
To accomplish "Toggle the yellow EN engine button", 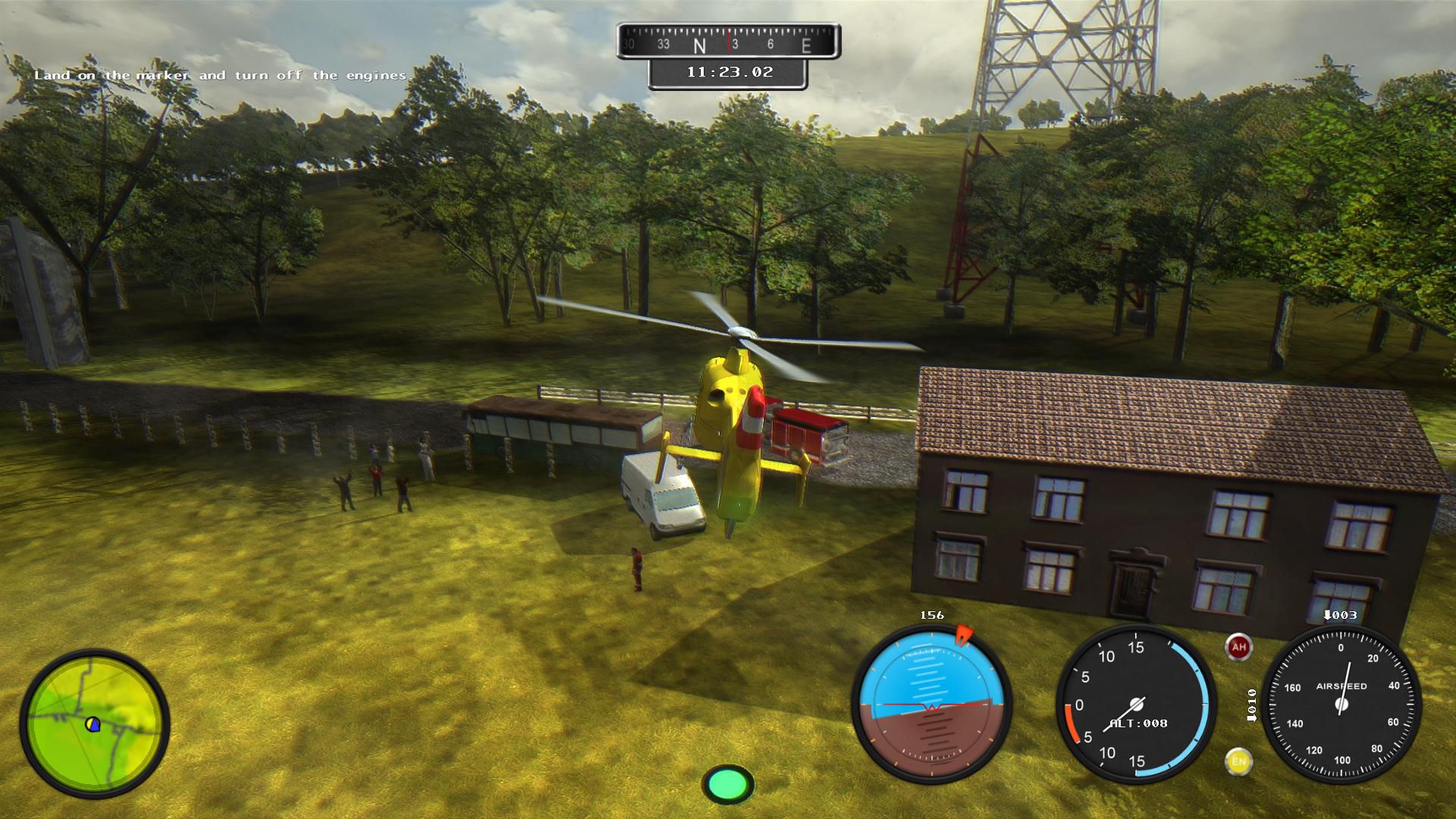I will [x=1238, y=761].
